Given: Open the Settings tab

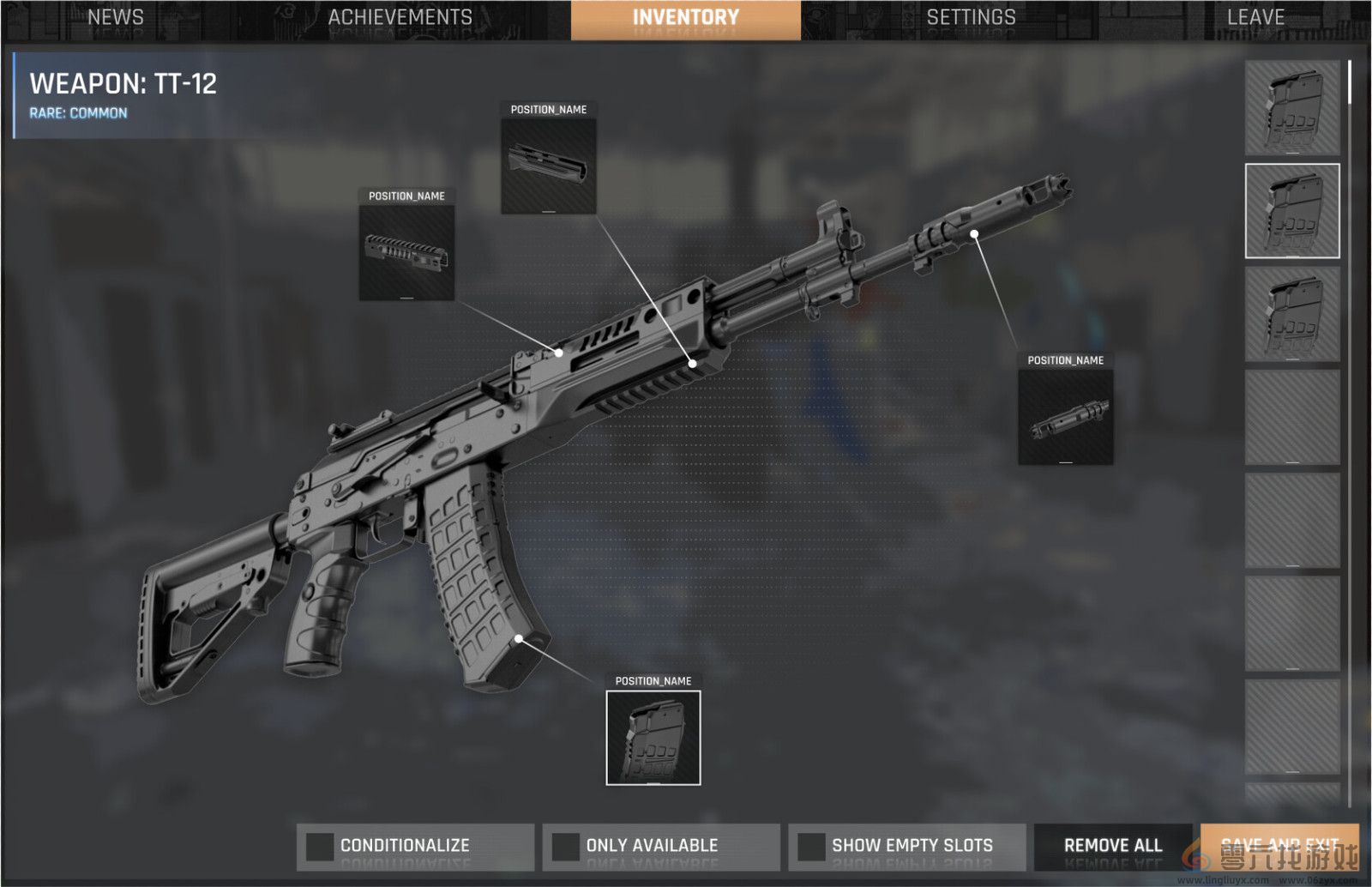Looking at the screenshot, I should tap(971, 18).
